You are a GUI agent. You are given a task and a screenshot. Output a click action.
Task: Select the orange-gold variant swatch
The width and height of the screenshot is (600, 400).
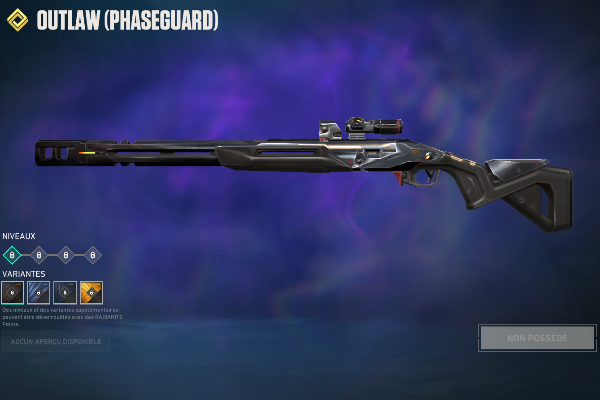click(x=91, y=292)
